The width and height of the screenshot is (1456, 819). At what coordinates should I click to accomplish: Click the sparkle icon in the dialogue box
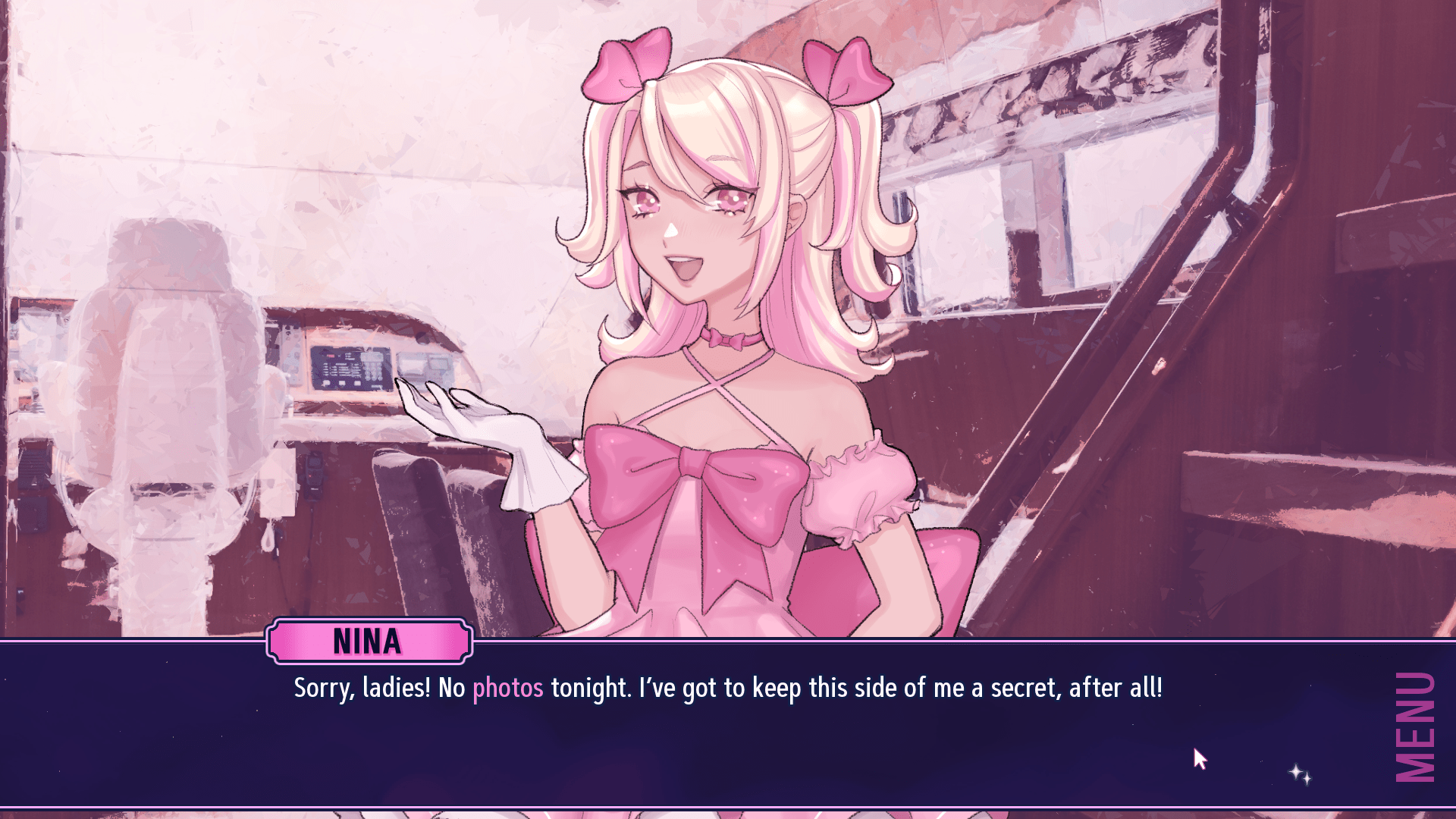click(x=1298, y=775)
